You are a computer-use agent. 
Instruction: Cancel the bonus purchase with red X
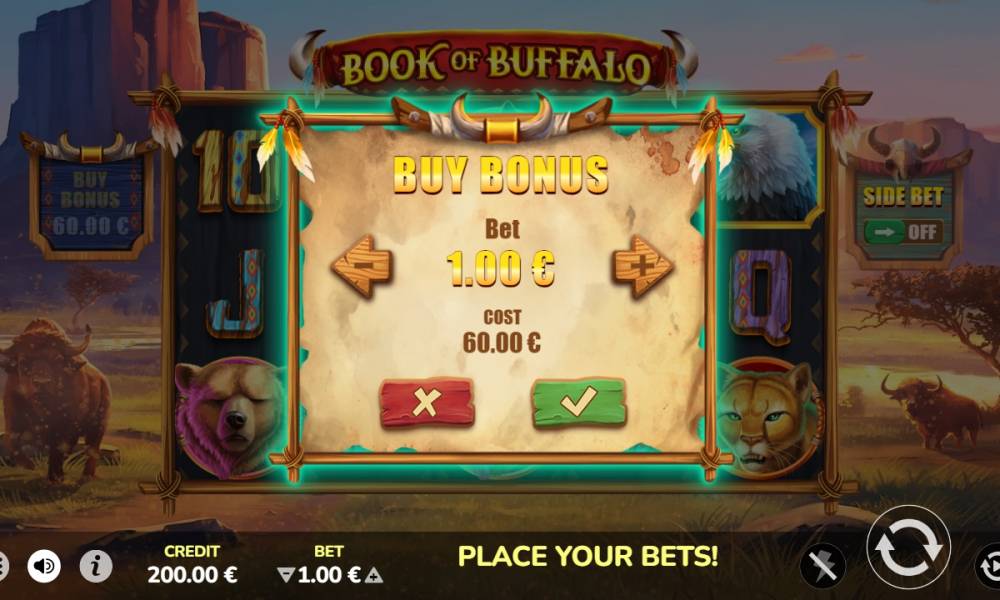[x=427, y=402]
